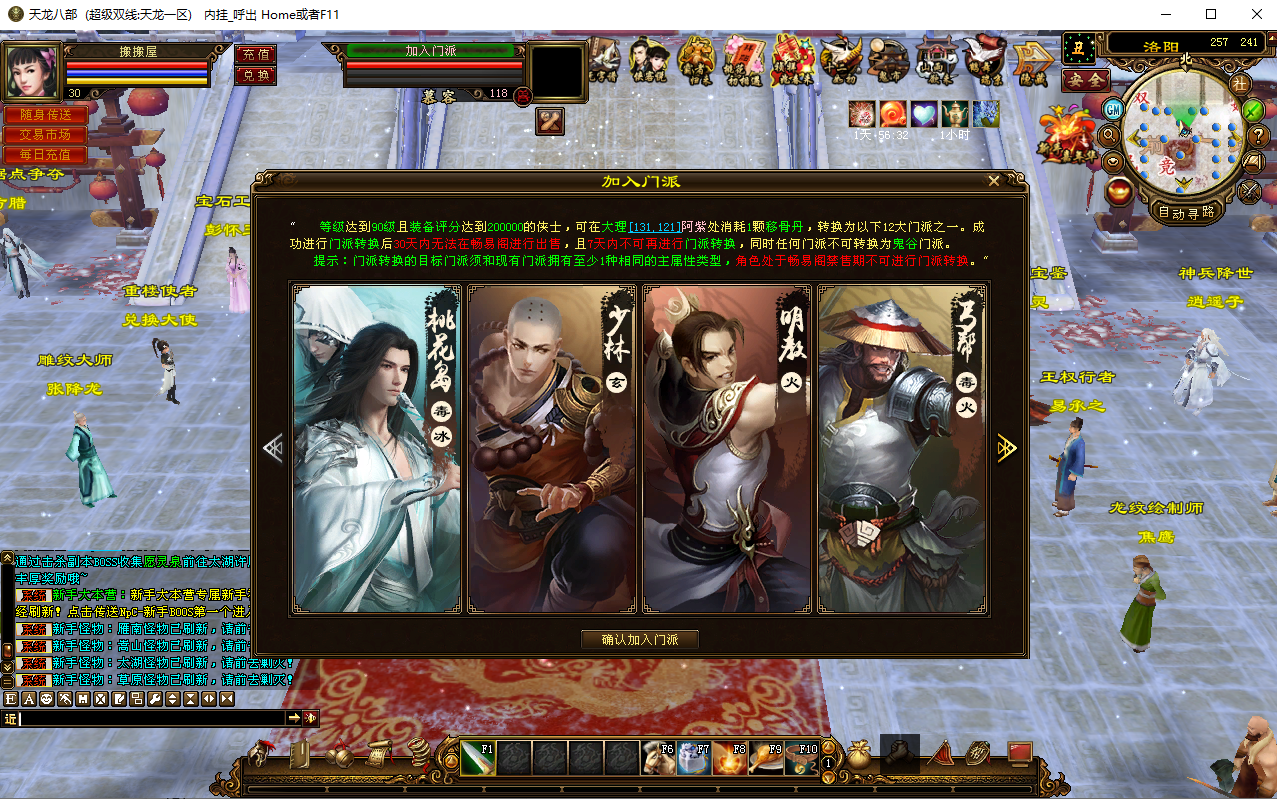The height and width of the screenshot is (799, 1277).
Task: Click the 确认加入门派 confirm button
Action: 640,640
